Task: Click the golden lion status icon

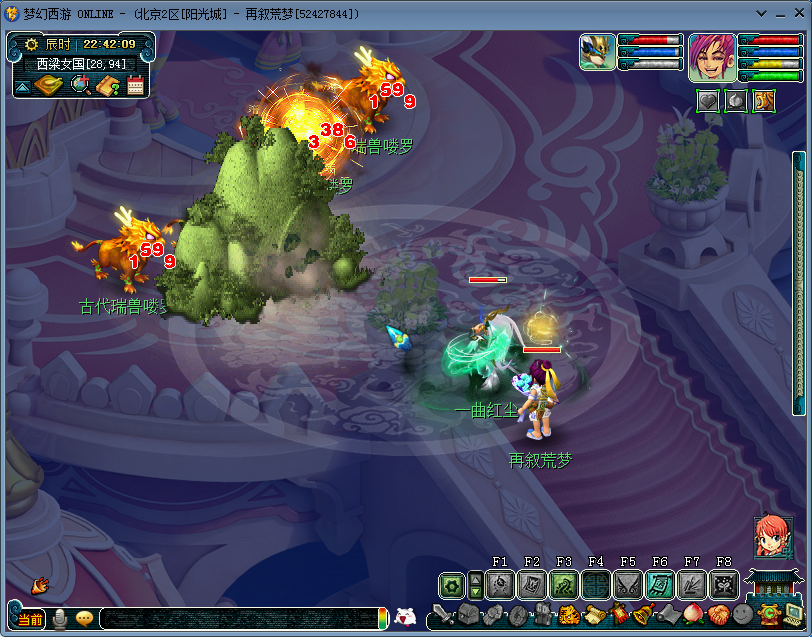Action: click(763, 101)
